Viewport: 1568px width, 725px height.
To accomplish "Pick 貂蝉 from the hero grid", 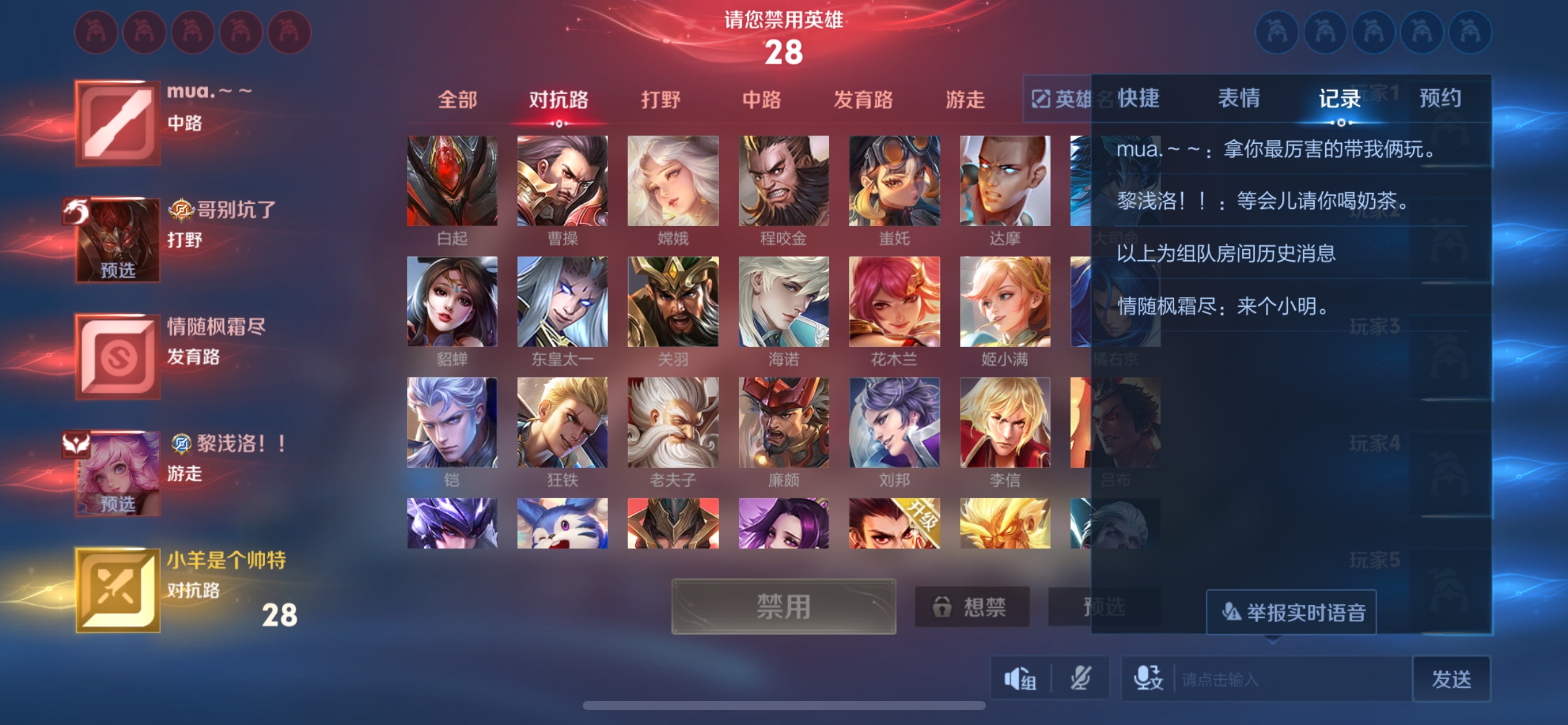I will point(452,302).
